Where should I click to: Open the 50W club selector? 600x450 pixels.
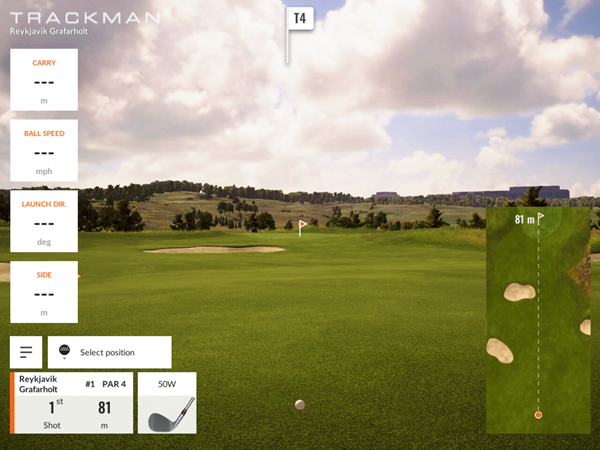pyautogui.click(x=166, y=403)
